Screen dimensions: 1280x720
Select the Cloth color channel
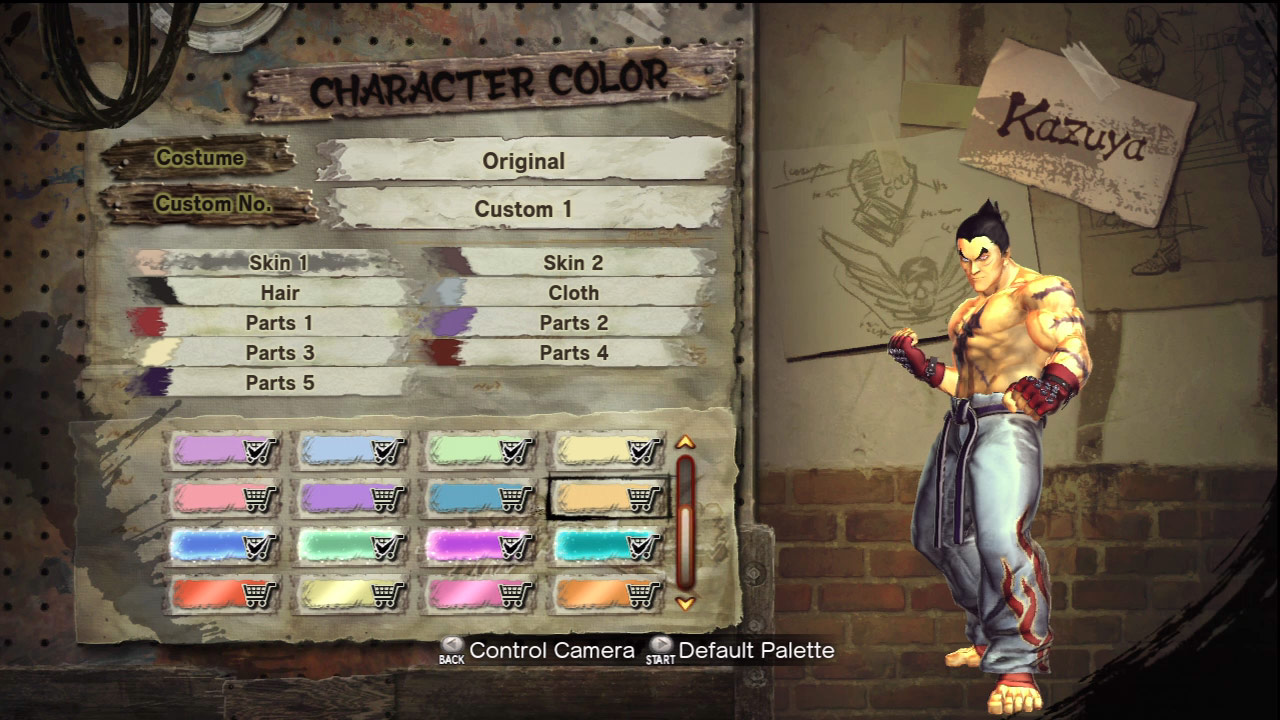(x=574, y=293)
